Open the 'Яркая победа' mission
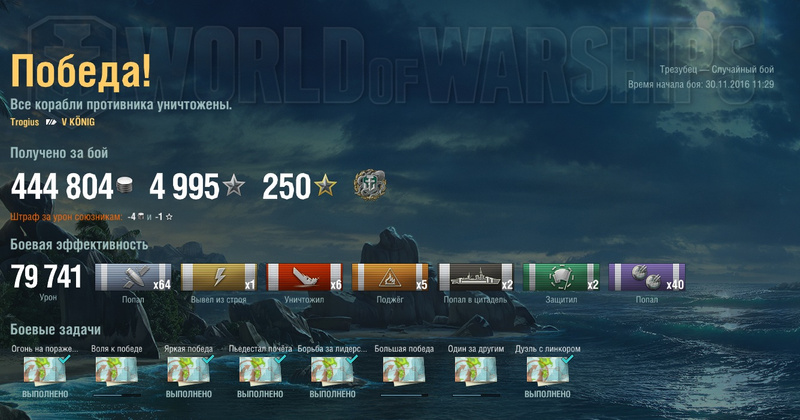 click(189, 372)
